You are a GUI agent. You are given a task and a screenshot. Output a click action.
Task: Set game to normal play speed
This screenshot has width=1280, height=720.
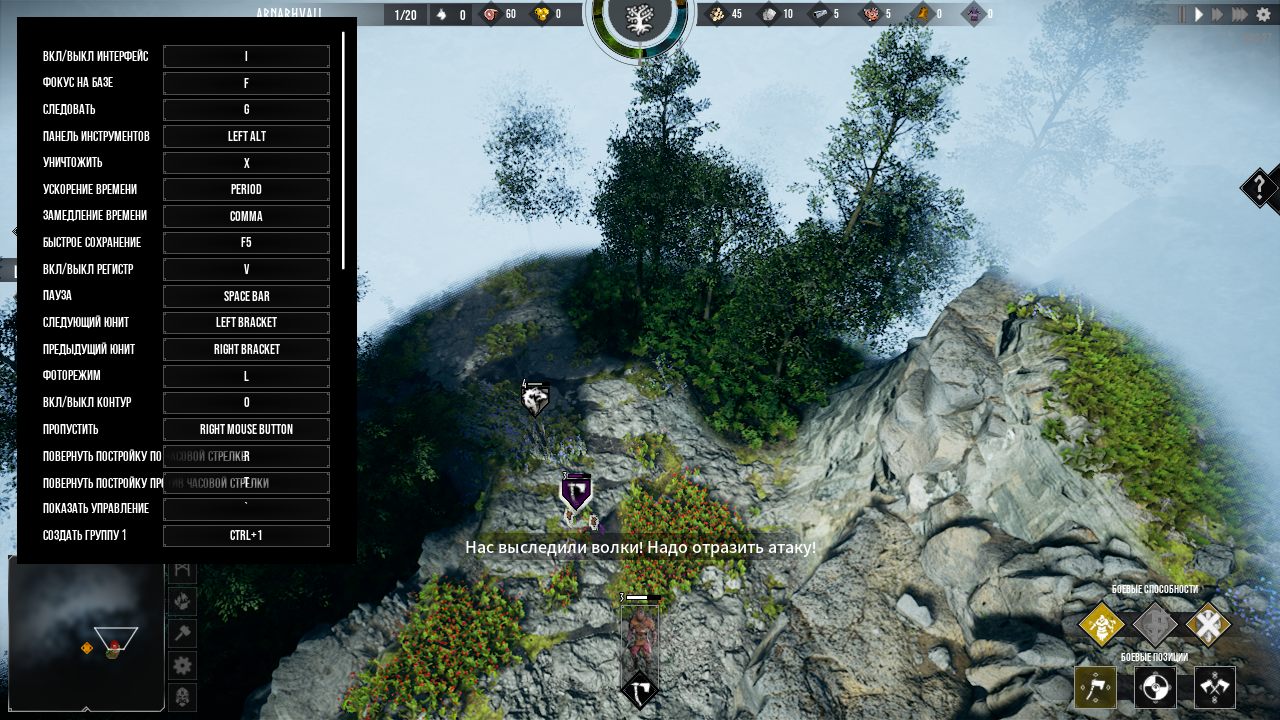1199,15
